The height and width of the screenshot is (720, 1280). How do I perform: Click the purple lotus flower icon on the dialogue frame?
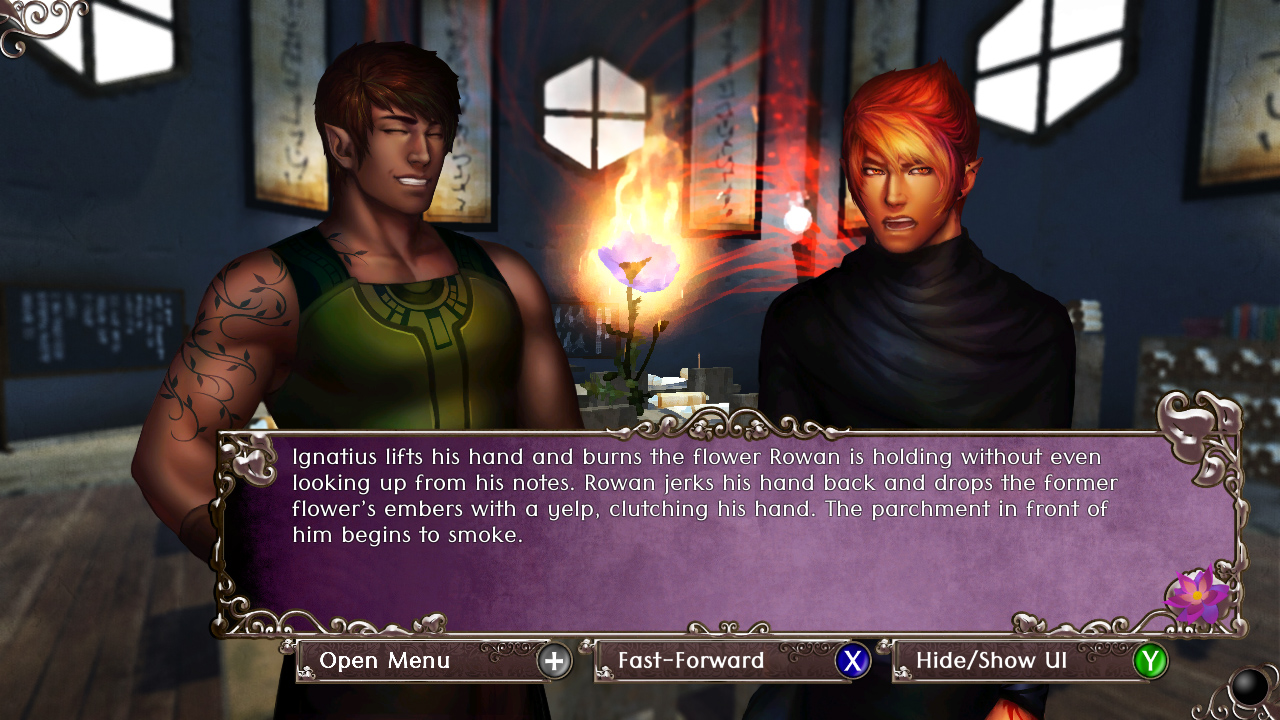[1196, 597]
